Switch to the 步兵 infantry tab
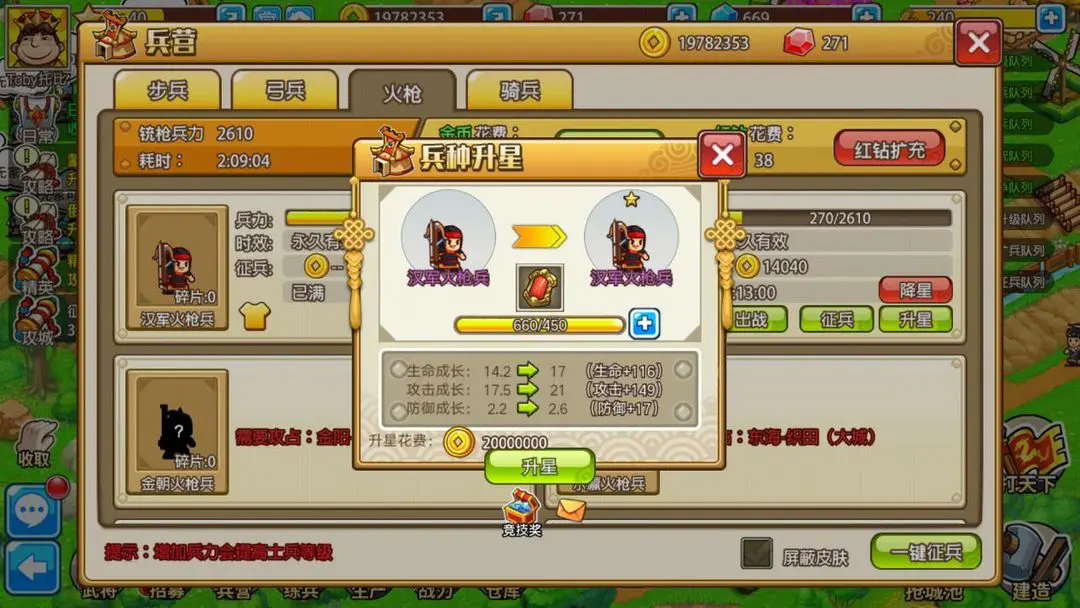The height and width of the screenshot is (608, 1080). (167, 90)
